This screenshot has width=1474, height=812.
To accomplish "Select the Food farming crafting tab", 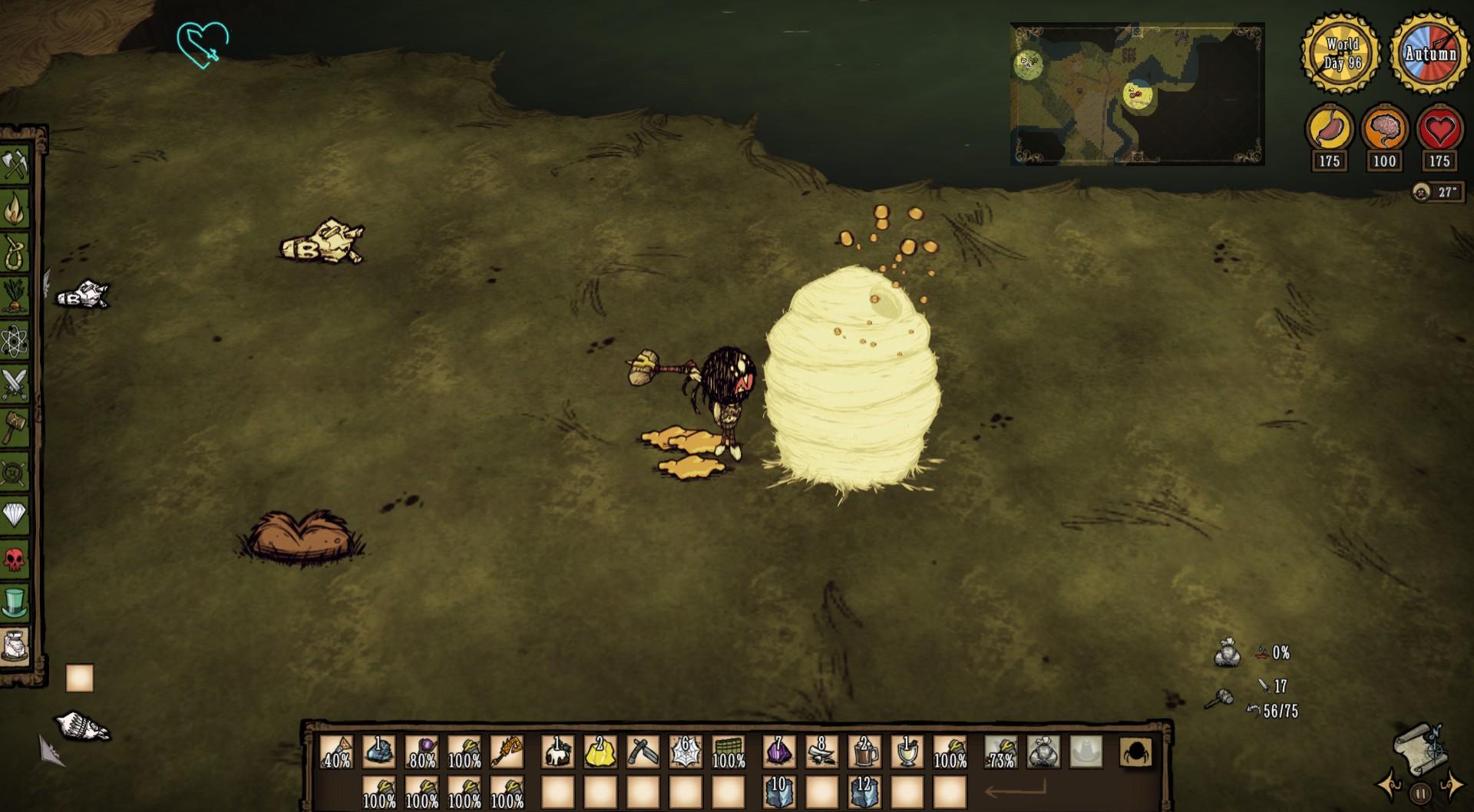I will tap(15, 296).
